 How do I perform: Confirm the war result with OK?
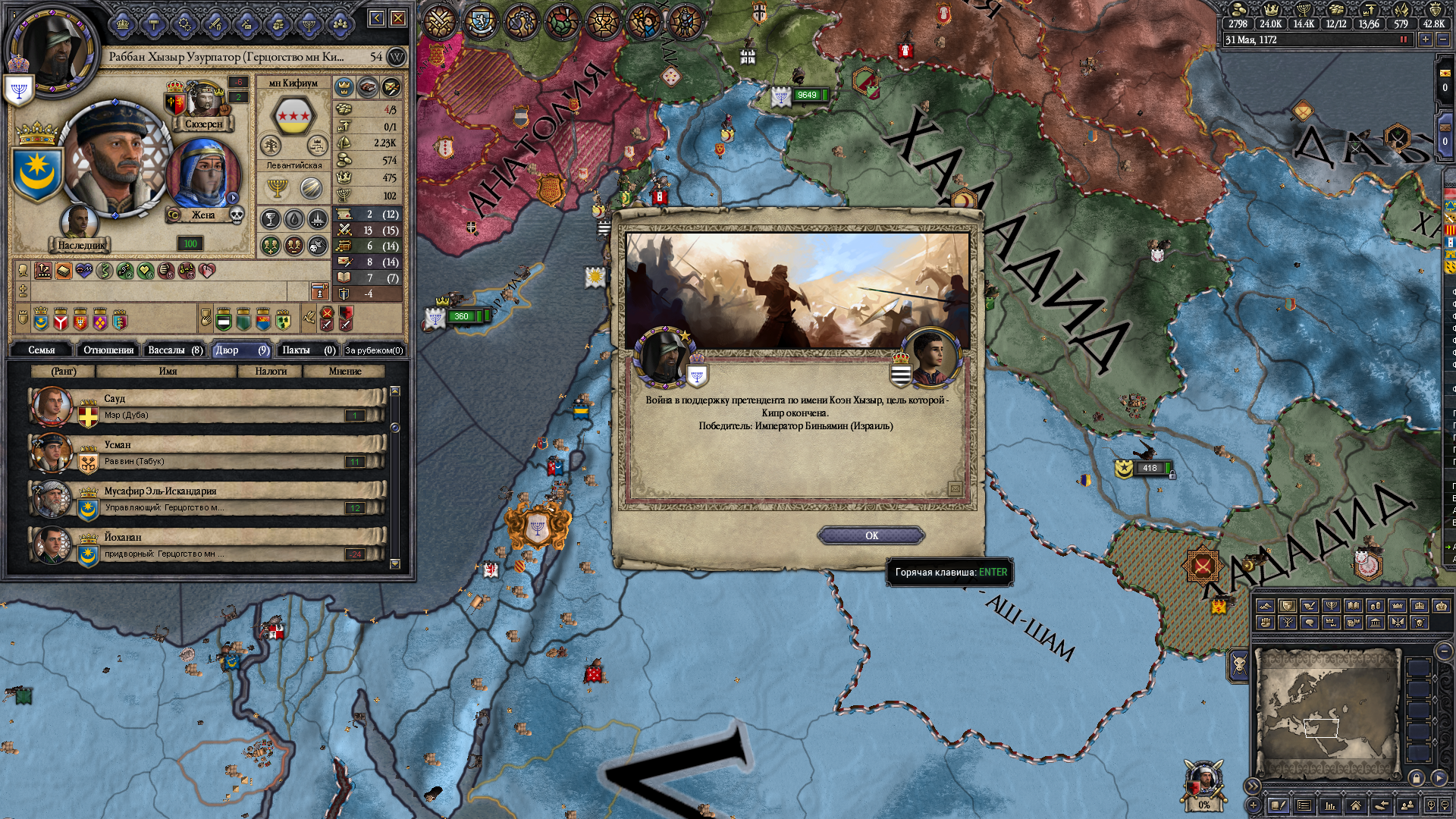(871, 535)
